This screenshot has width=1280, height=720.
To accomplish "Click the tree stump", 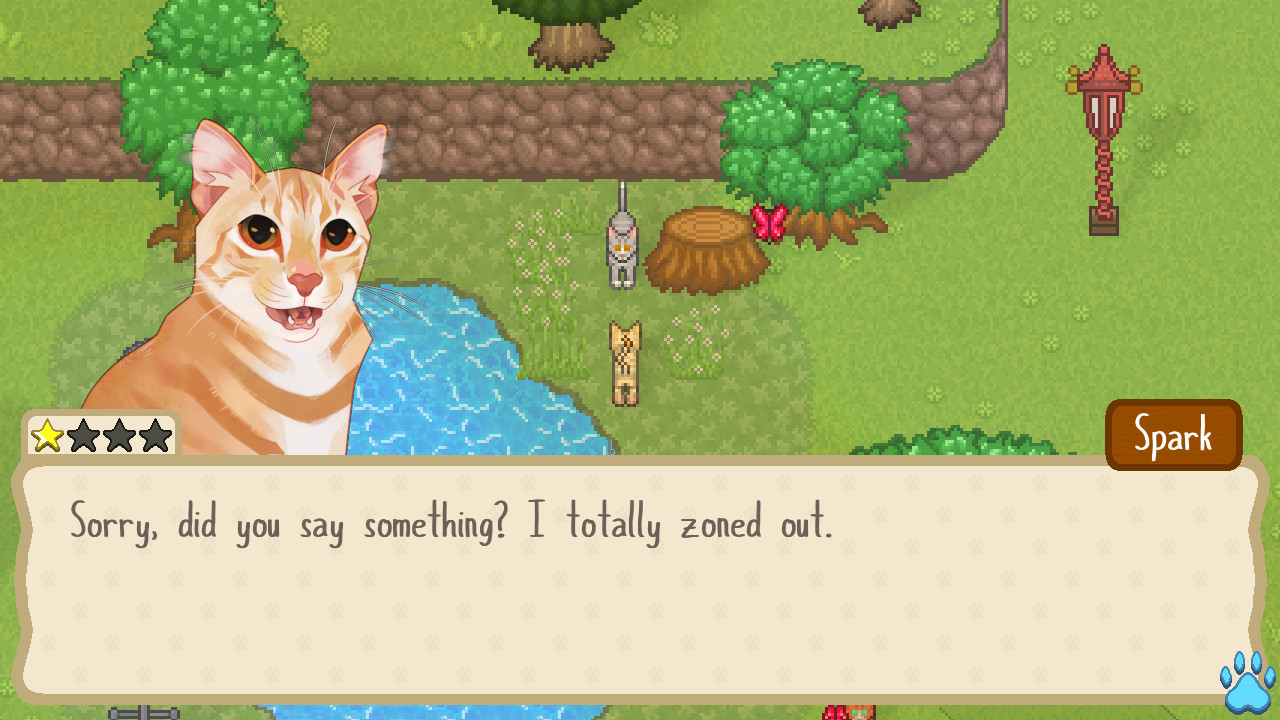I will [706, 245].
